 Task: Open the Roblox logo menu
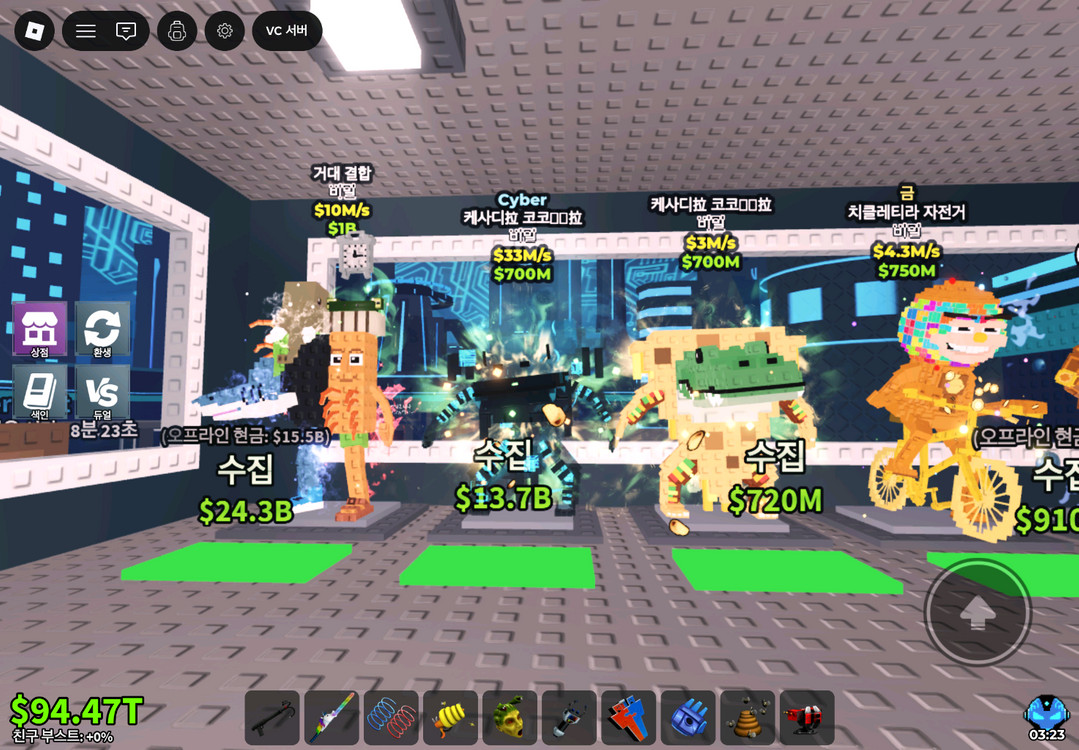click(35, 31)
